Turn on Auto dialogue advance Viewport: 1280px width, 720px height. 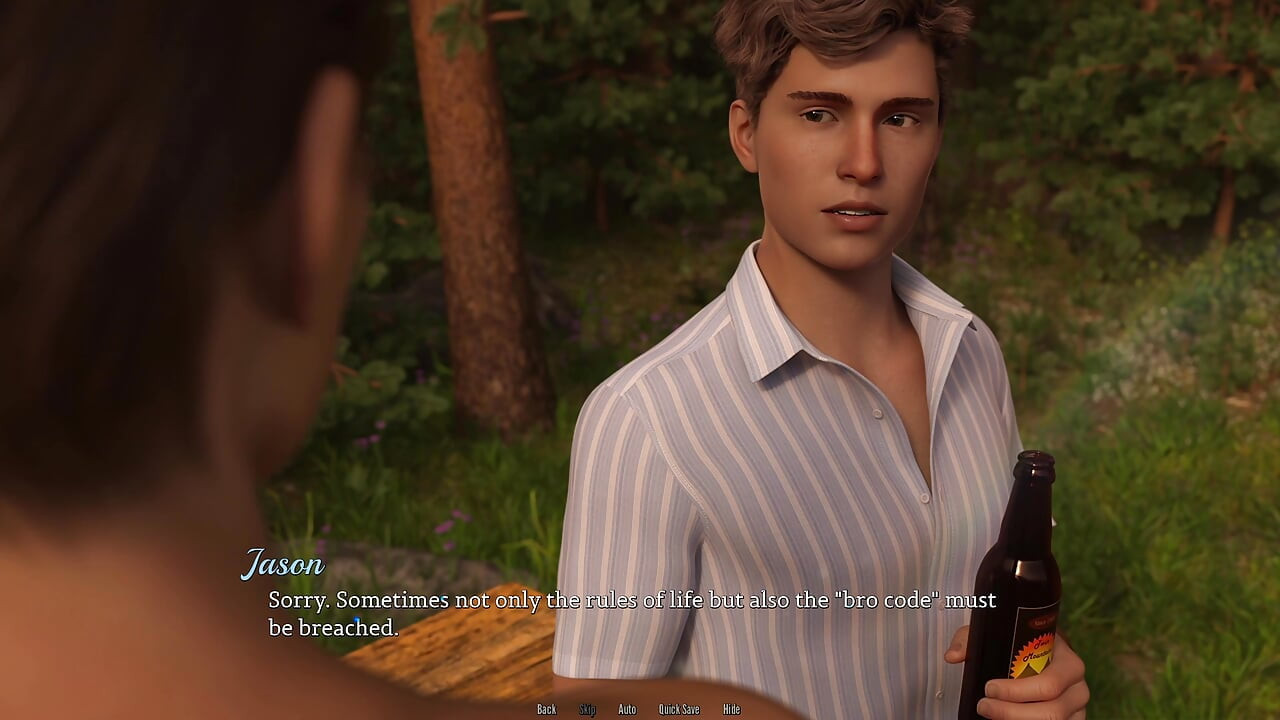(x=627, y=709)
